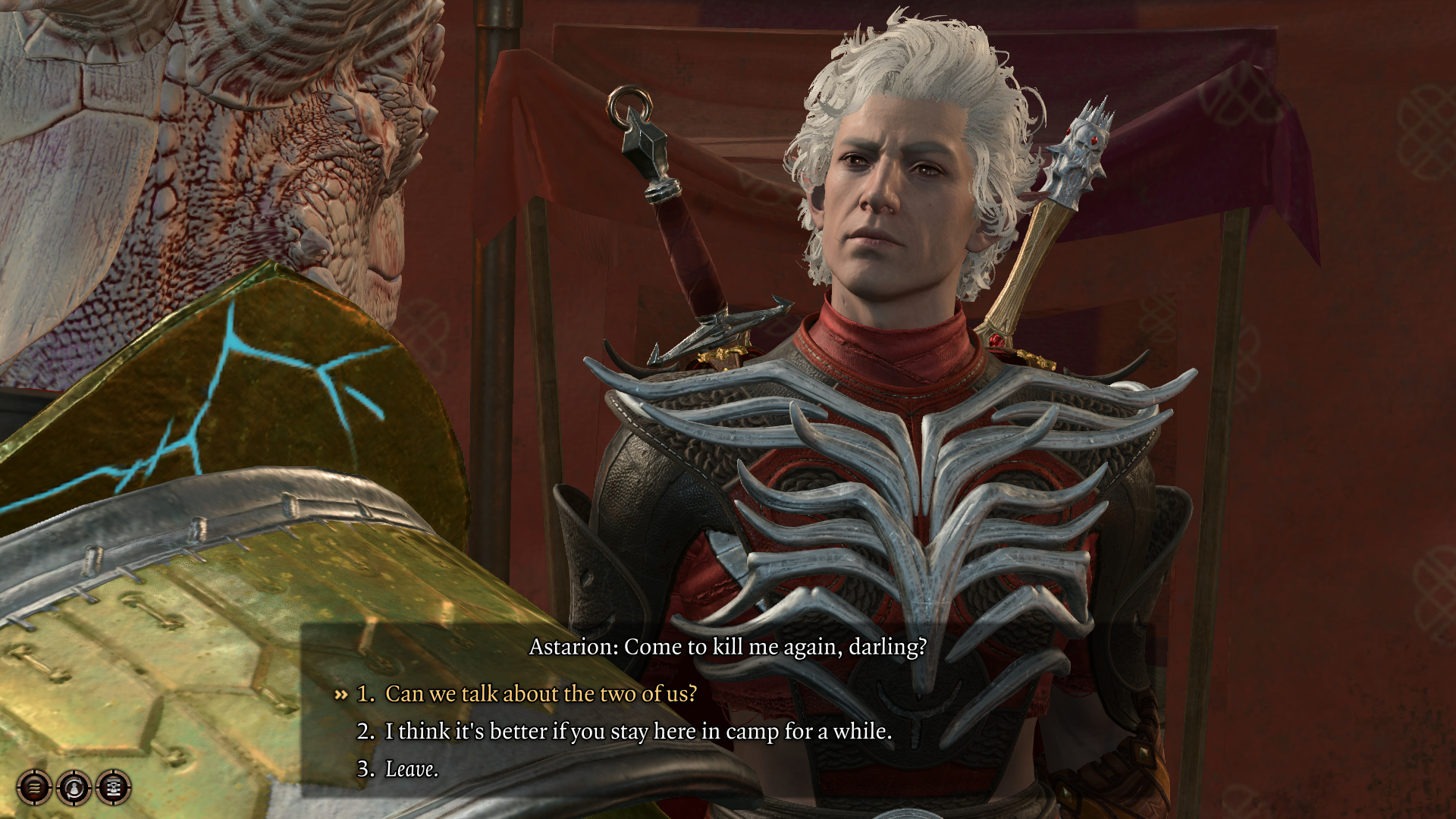
Task: Pick the "Leave." dialogue option
Action: [x=411, y=769]
